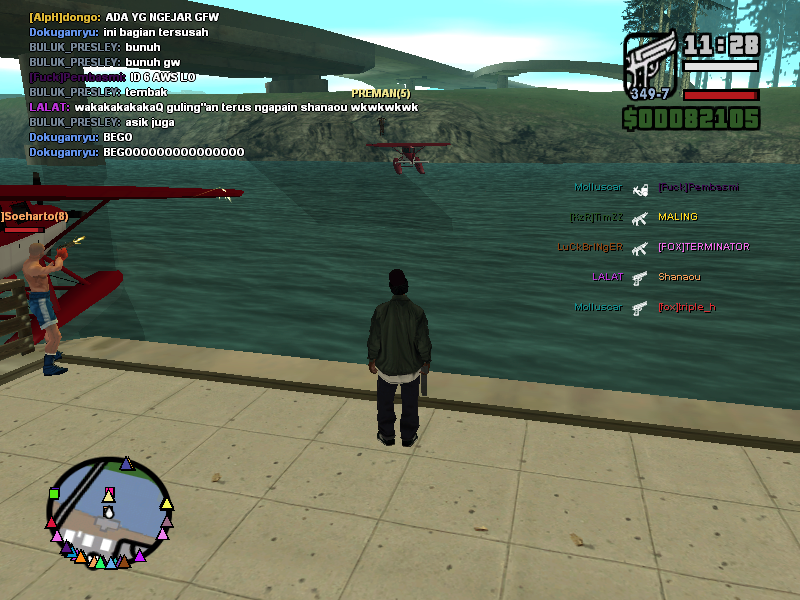Click the [AlpH]dongo chat message
Image resolution: width=800 pixels, height=600 pixels.
pos(124,17)
